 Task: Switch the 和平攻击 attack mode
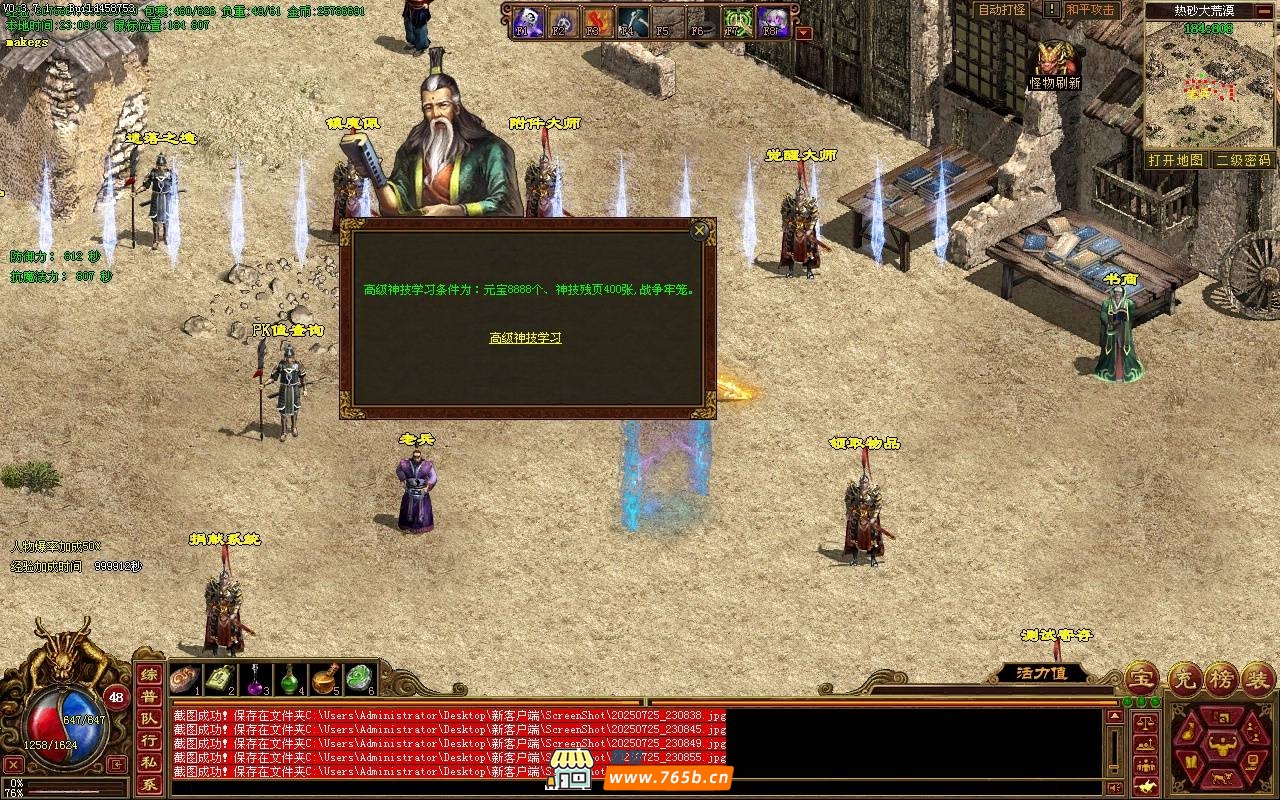[x=1090, y=10]
